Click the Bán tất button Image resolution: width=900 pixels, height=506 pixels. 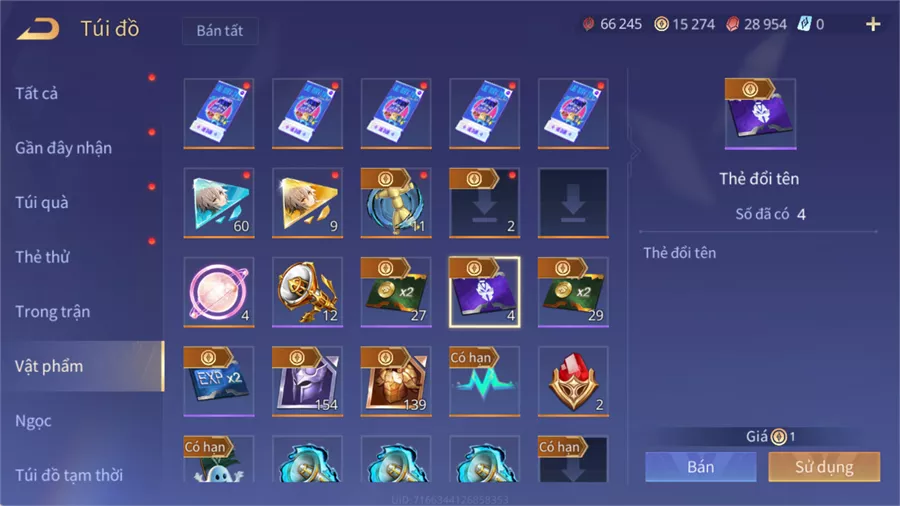point(220,31)
